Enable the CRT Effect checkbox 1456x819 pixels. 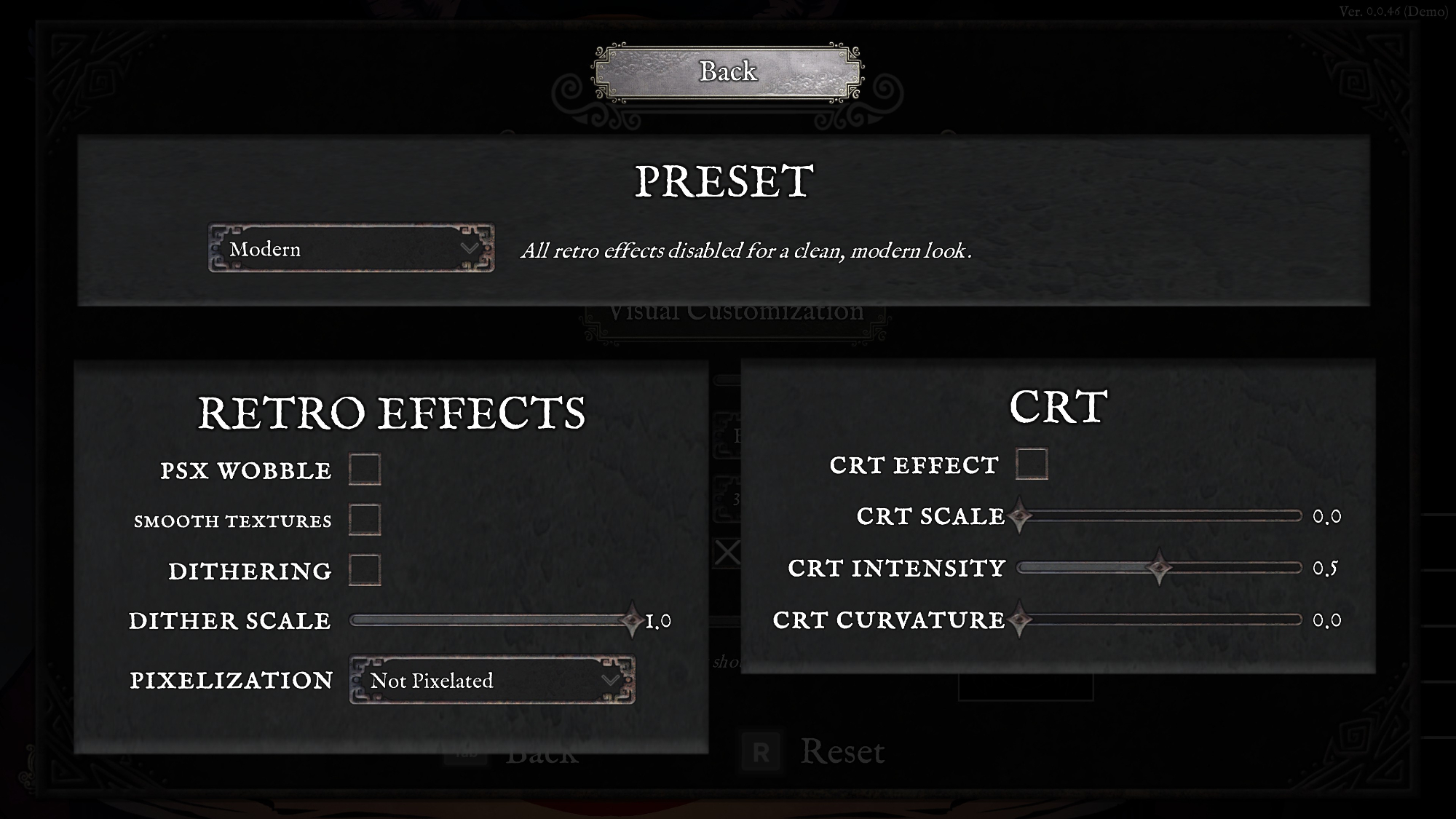coord(1032,464)
